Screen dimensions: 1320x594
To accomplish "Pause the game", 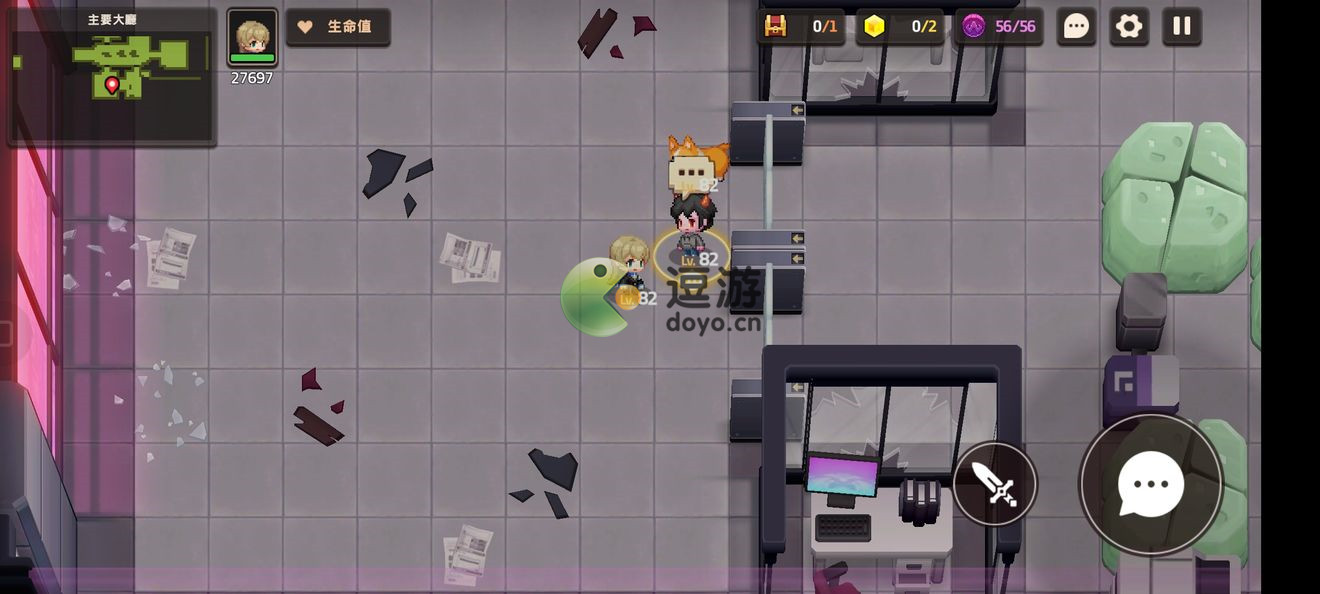I will point(1182,27).
